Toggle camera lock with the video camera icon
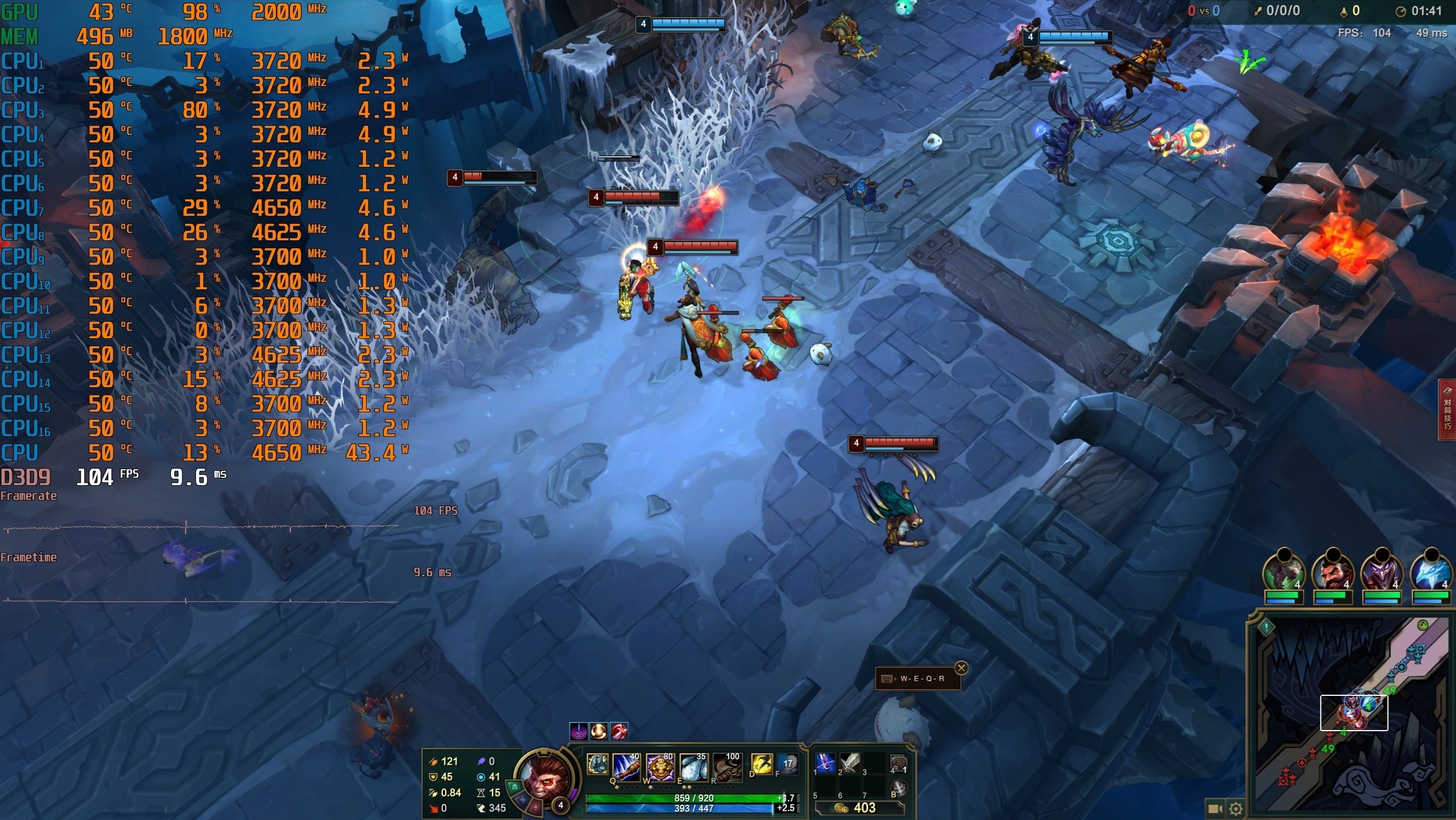Image resolution: width=1456 pixels, height=820 pixels. click(x=1215, y=809)
